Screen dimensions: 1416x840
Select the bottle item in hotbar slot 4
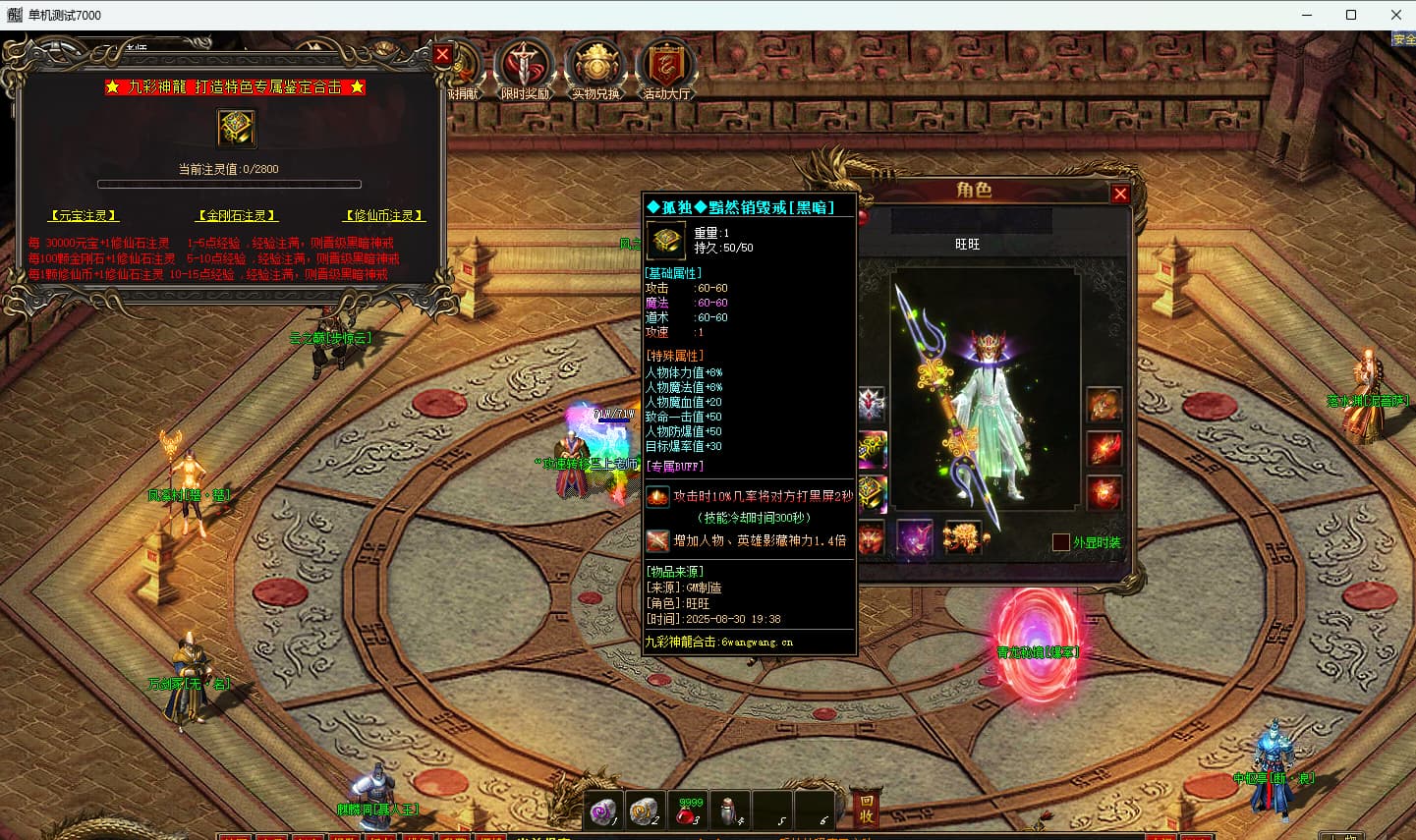[x=729, y=811]
